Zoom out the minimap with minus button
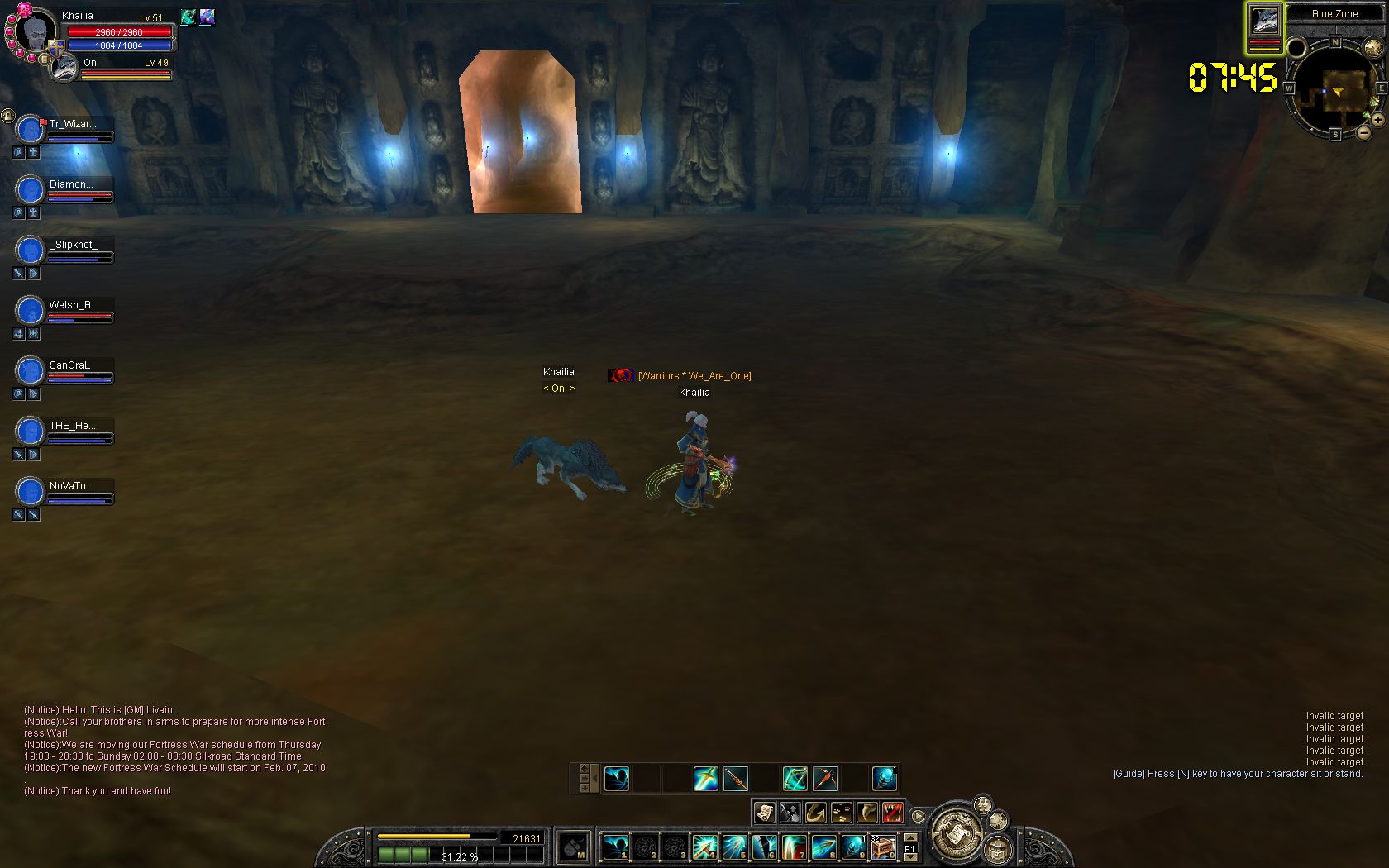Viewport: 1389px width, 868px height. click(x=1364, y=131)
